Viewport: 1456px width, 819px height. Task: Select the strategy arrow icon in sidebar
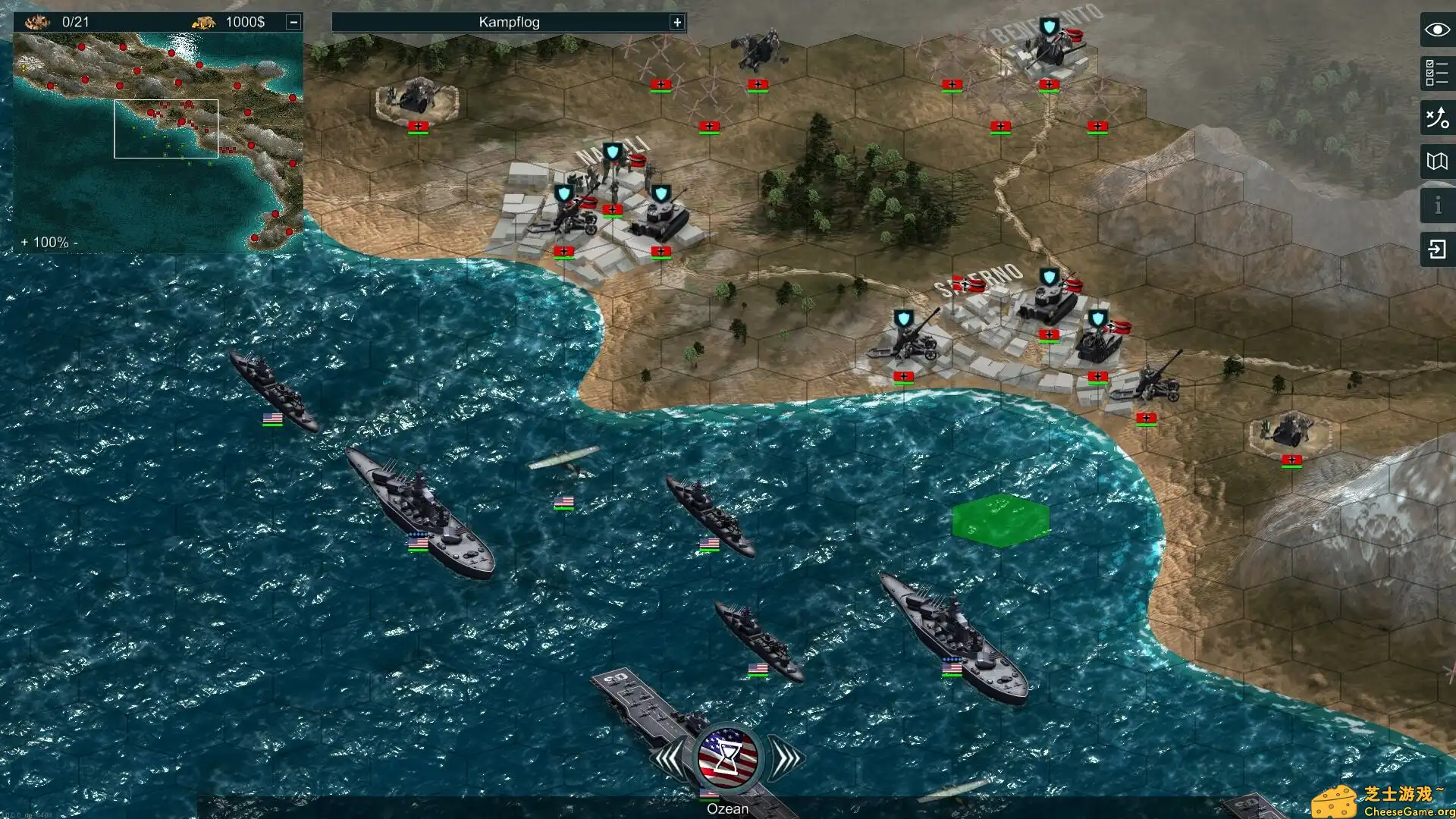pos(1437,118)
